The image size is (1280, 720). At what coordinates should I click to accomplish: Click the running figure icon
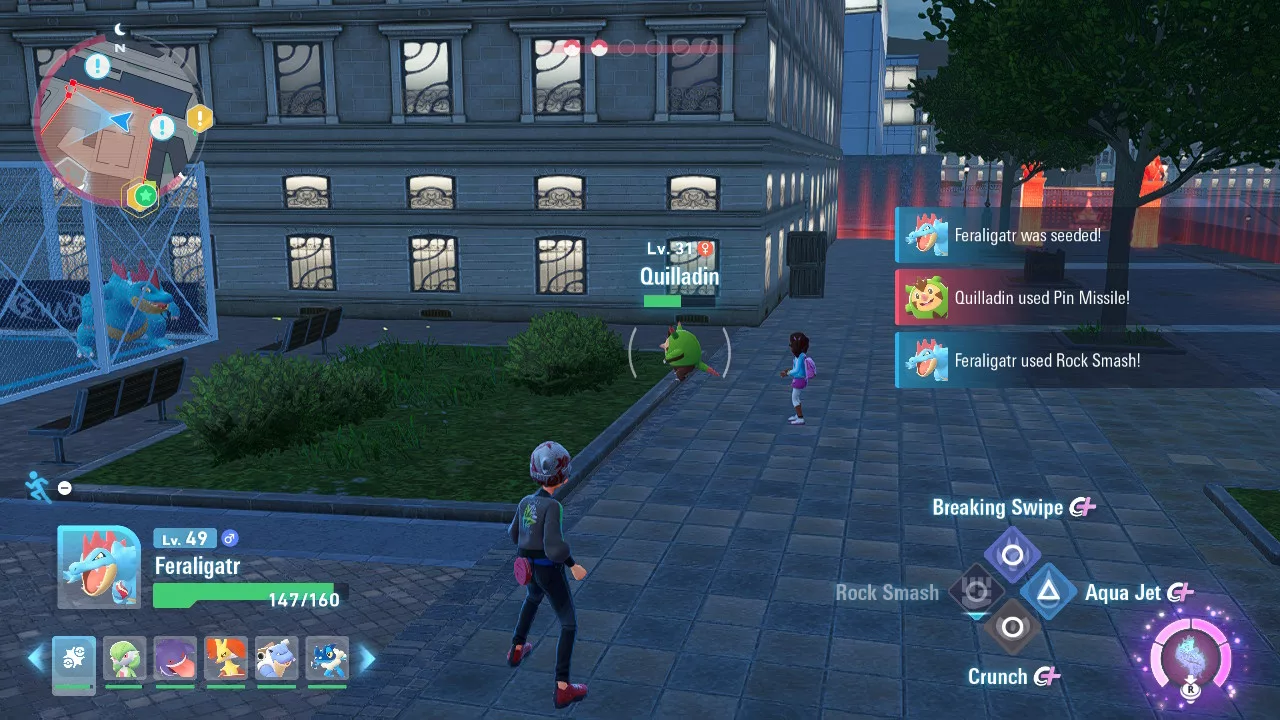pos(38,486)
